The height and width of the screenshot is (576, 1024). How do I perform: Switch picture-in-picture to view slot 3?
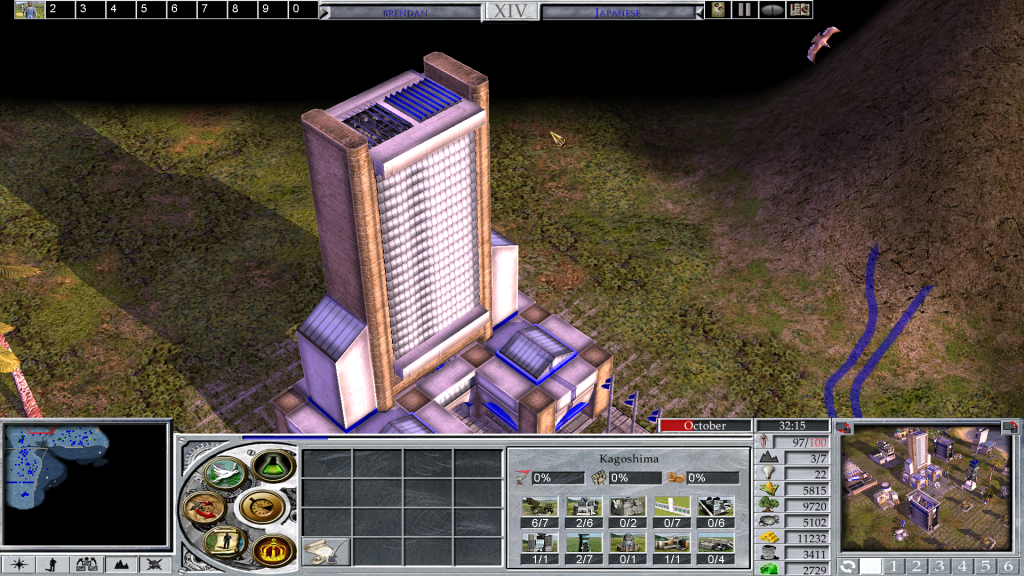pos(939,566)
